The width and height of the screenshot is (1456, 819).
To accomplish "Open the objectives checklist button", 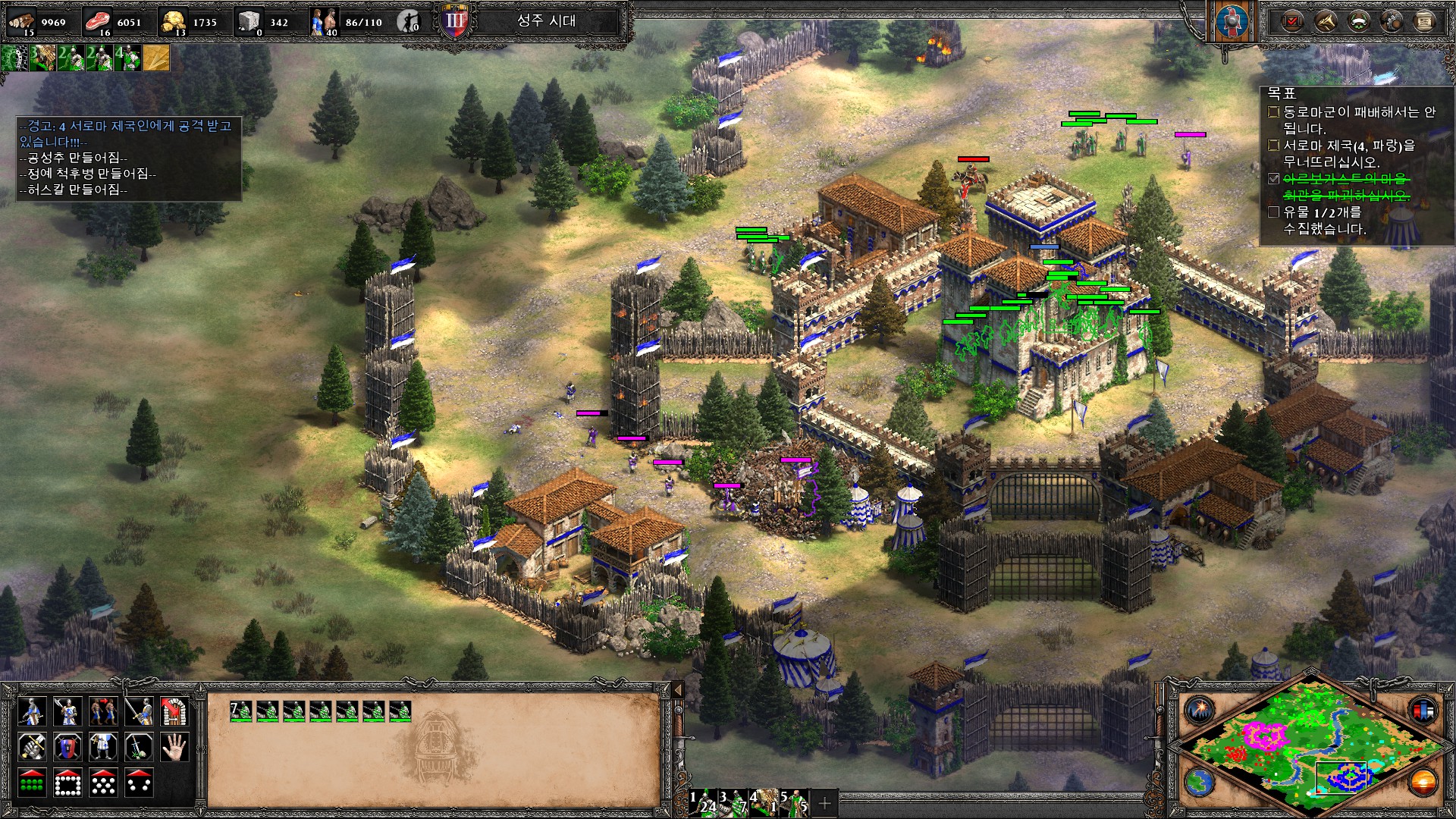I will tap(1291, 21).
